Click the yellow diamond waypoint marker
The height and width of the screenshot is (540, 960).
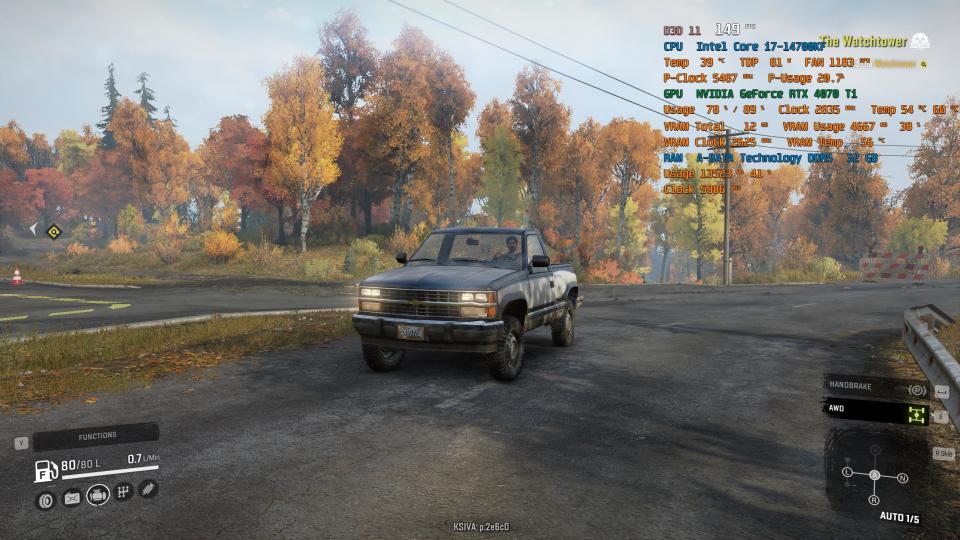click(x=54, y=232)
